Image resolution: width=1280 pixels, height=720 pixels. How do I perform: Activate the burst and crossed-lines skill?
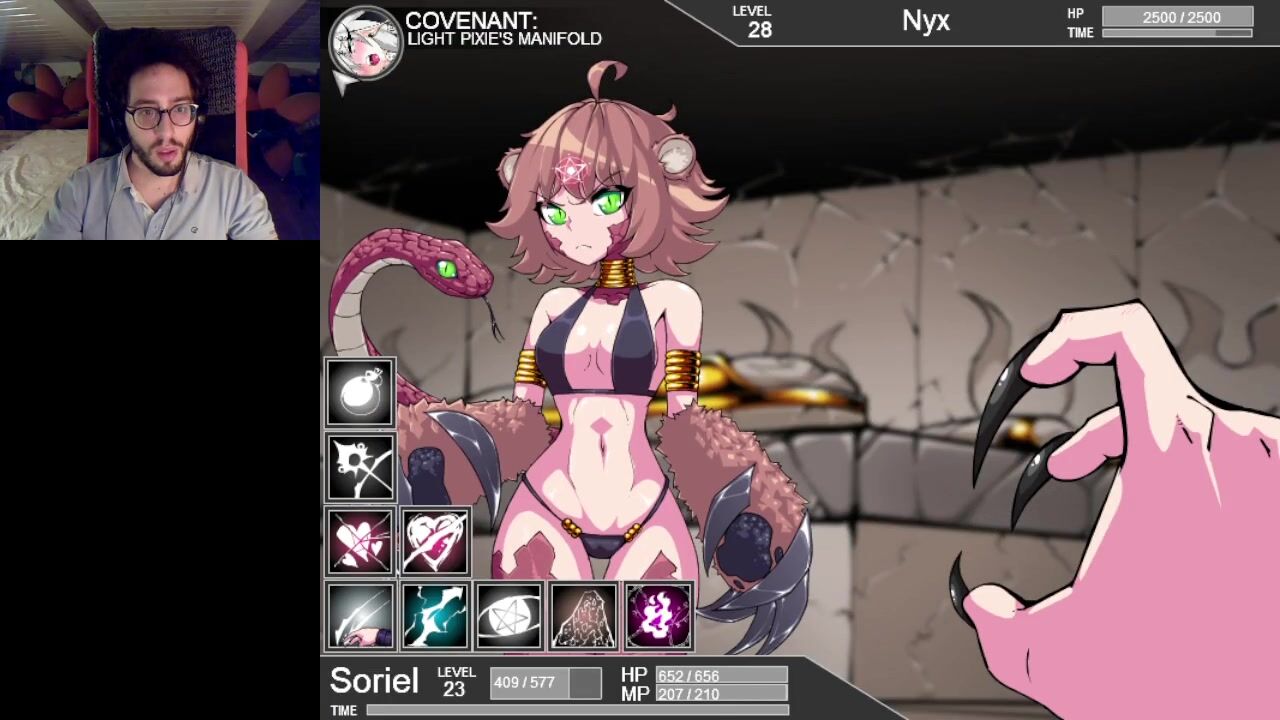[360, 467]
